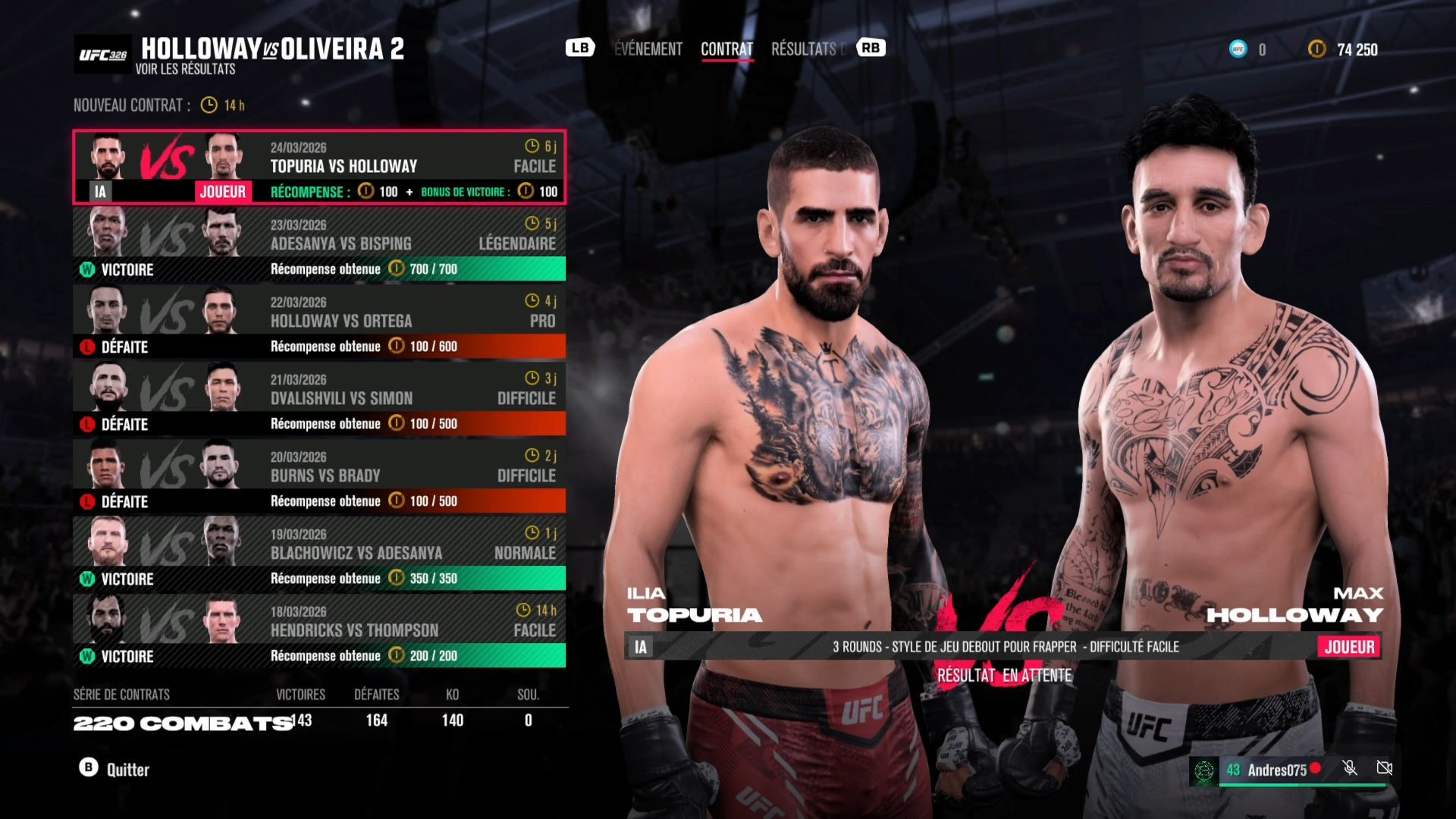Choose the Holloway vs Ortega contract

tap(318, 322)
